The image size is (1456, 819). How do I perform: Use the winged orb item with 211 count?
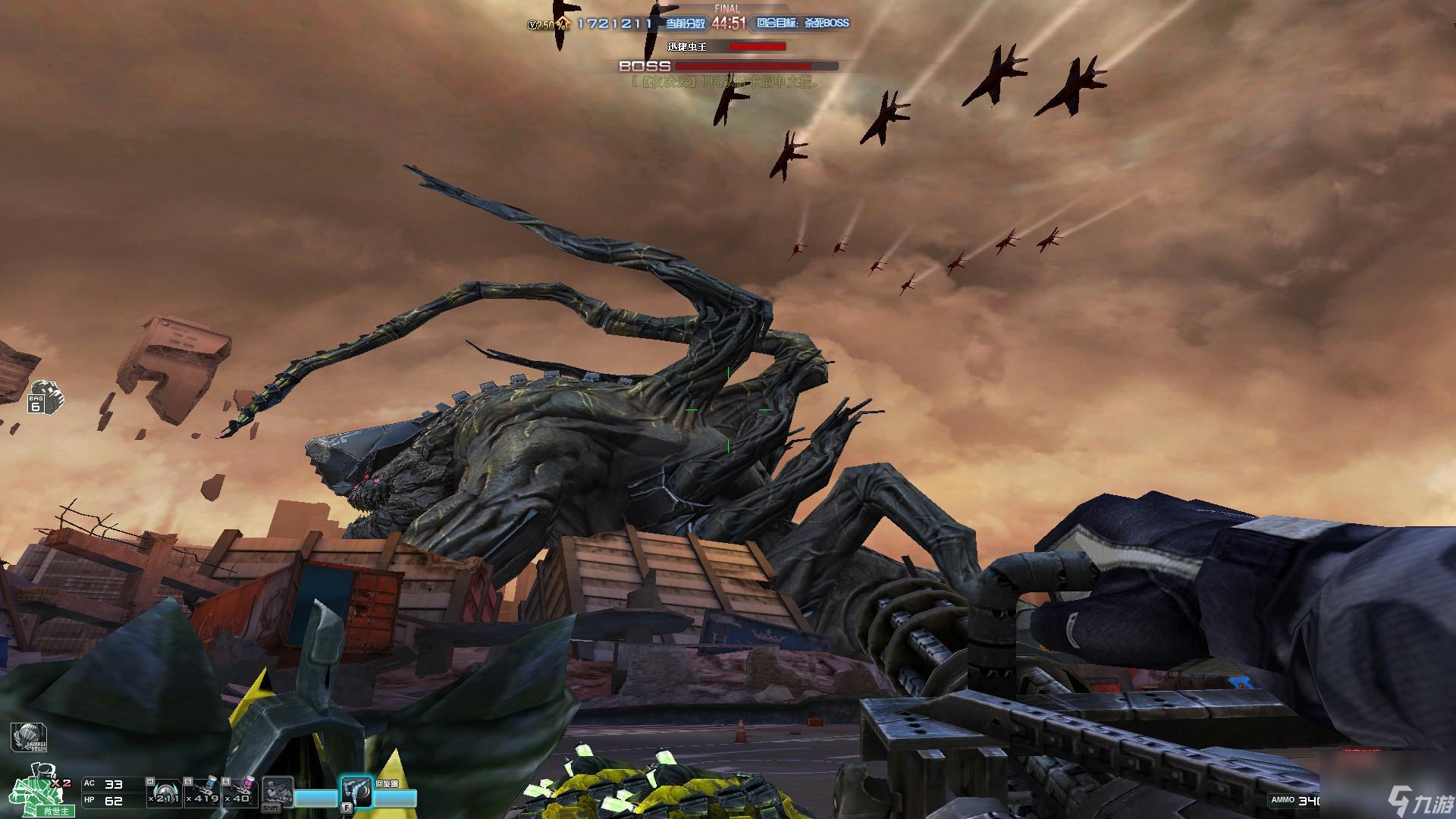coord(164,792)
